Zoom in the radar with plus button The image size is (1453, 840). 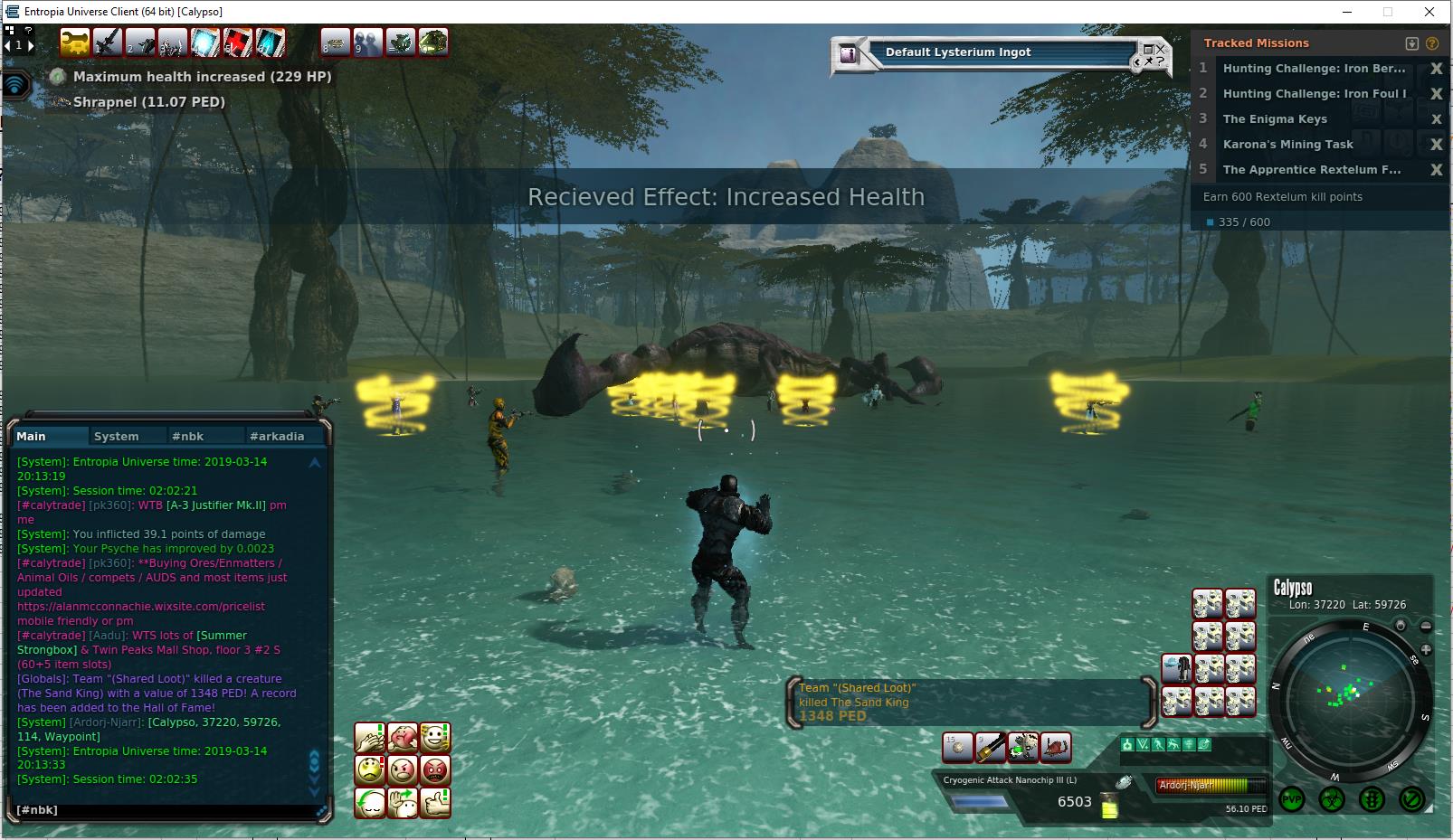pos(1426,650)
